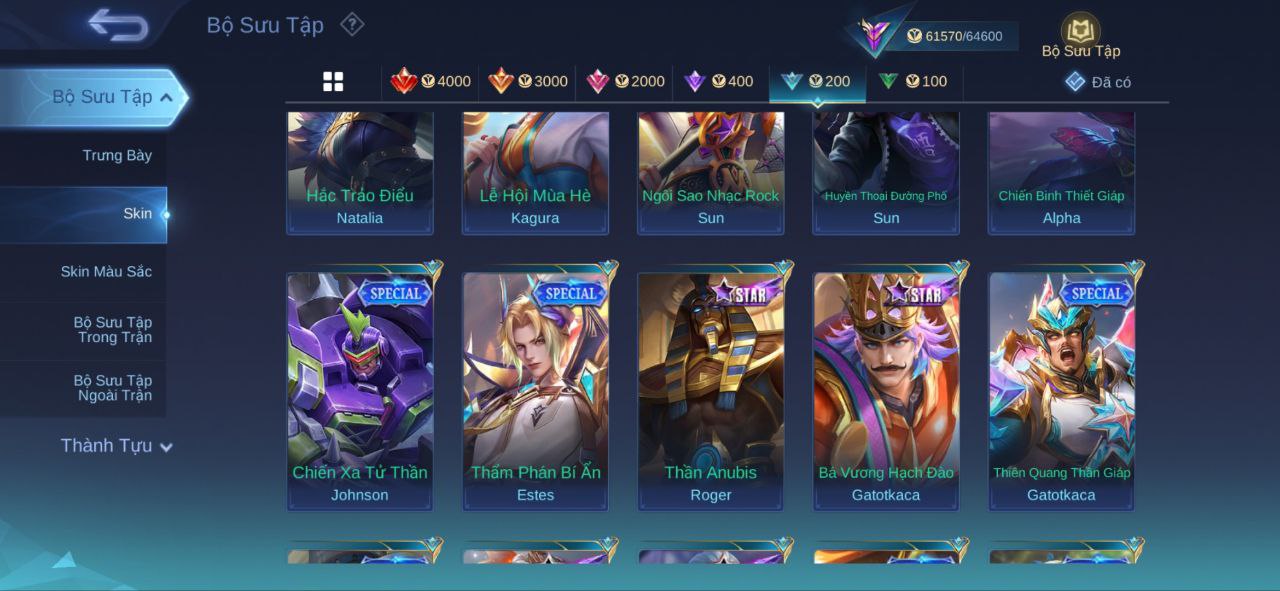Collapse the Bộ Sưu Tập sidebar section

click(166, 97)
